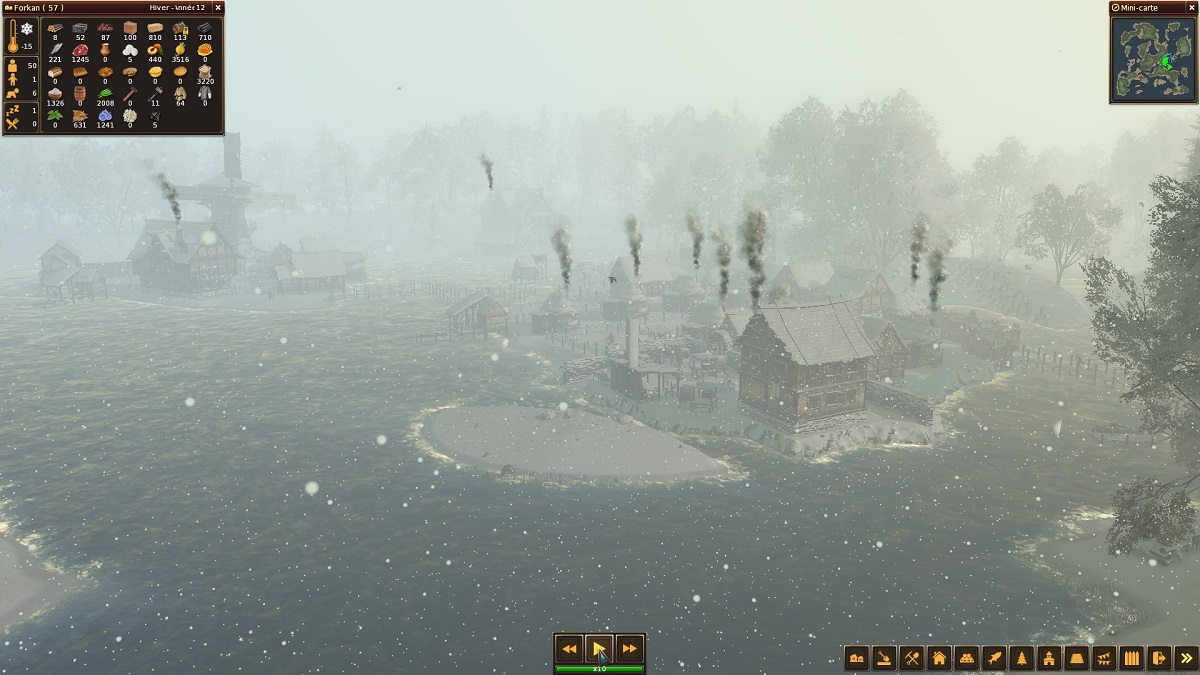Select the shovel digging tool
The height and width of the screenshot is (675, 1200).
point(884,658)
